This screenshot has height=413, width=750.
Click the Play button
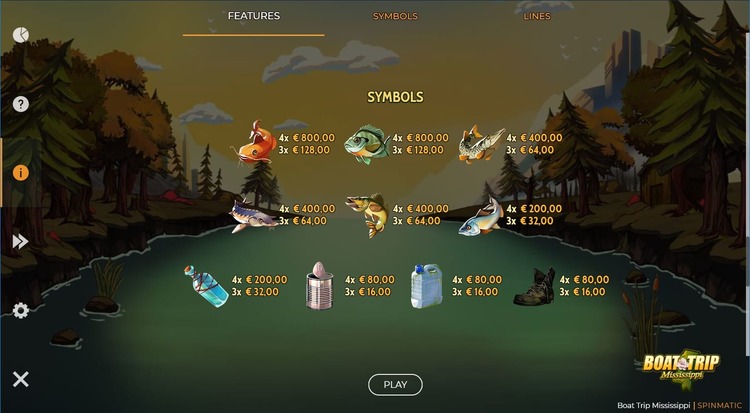point(395,384)
